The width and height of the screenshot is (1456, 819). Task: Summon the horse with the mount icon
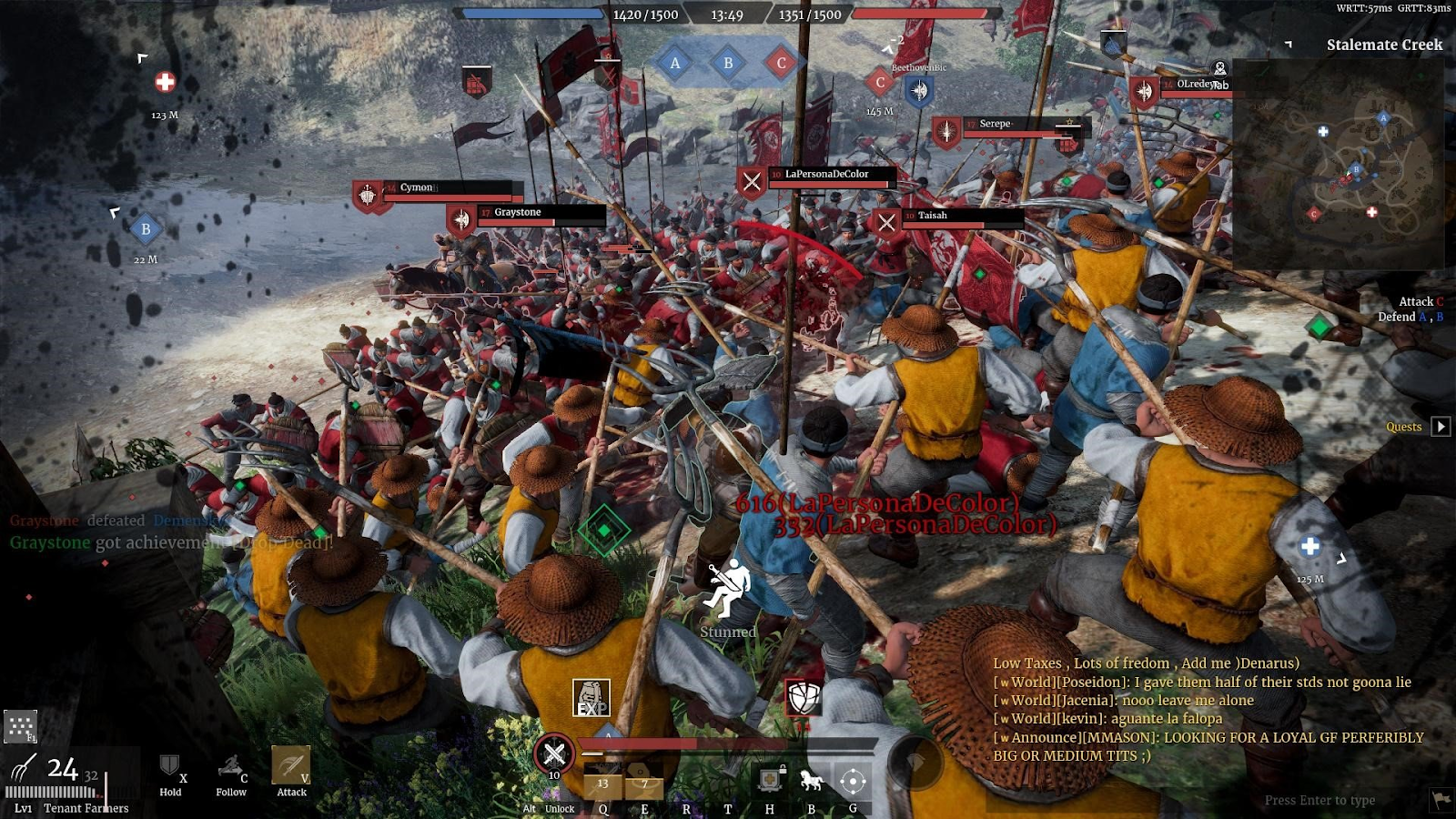click(811, 780)
